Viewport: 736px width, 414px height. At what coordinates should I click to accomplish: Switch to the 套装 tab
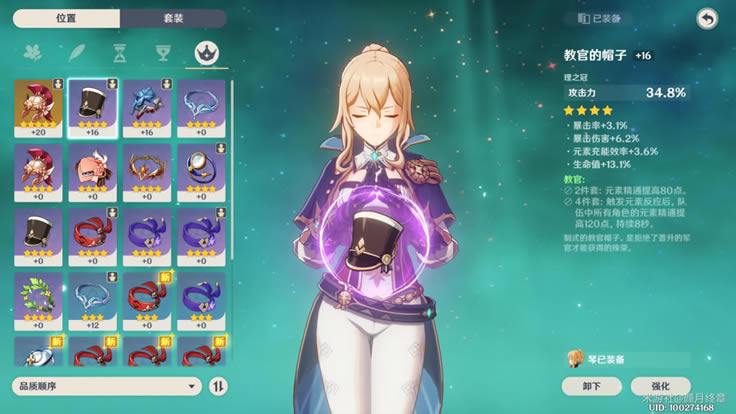[173, 18]
